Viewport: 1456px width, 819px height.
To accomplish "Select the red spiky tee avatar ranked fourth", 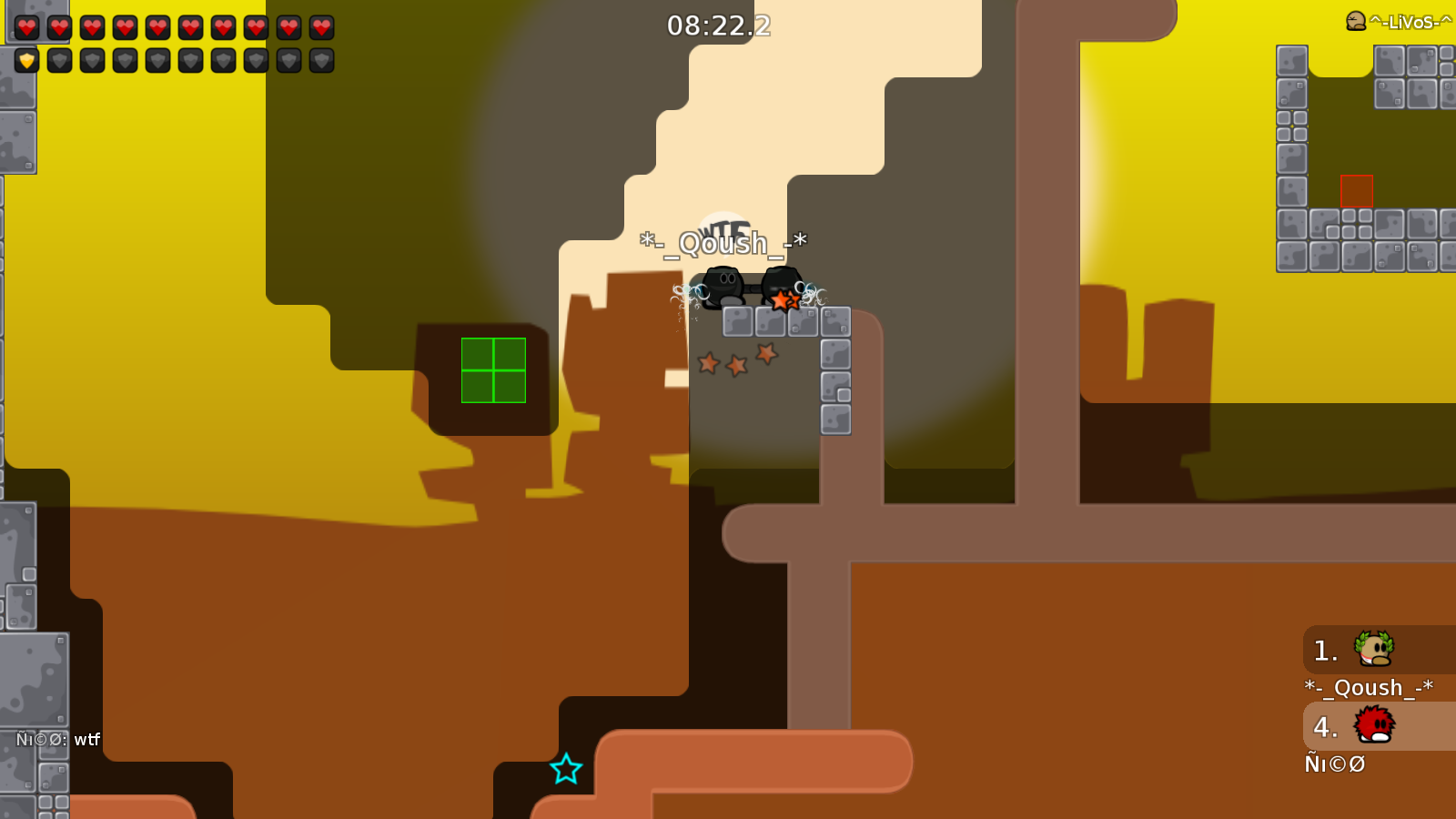I will [1374, 726].
